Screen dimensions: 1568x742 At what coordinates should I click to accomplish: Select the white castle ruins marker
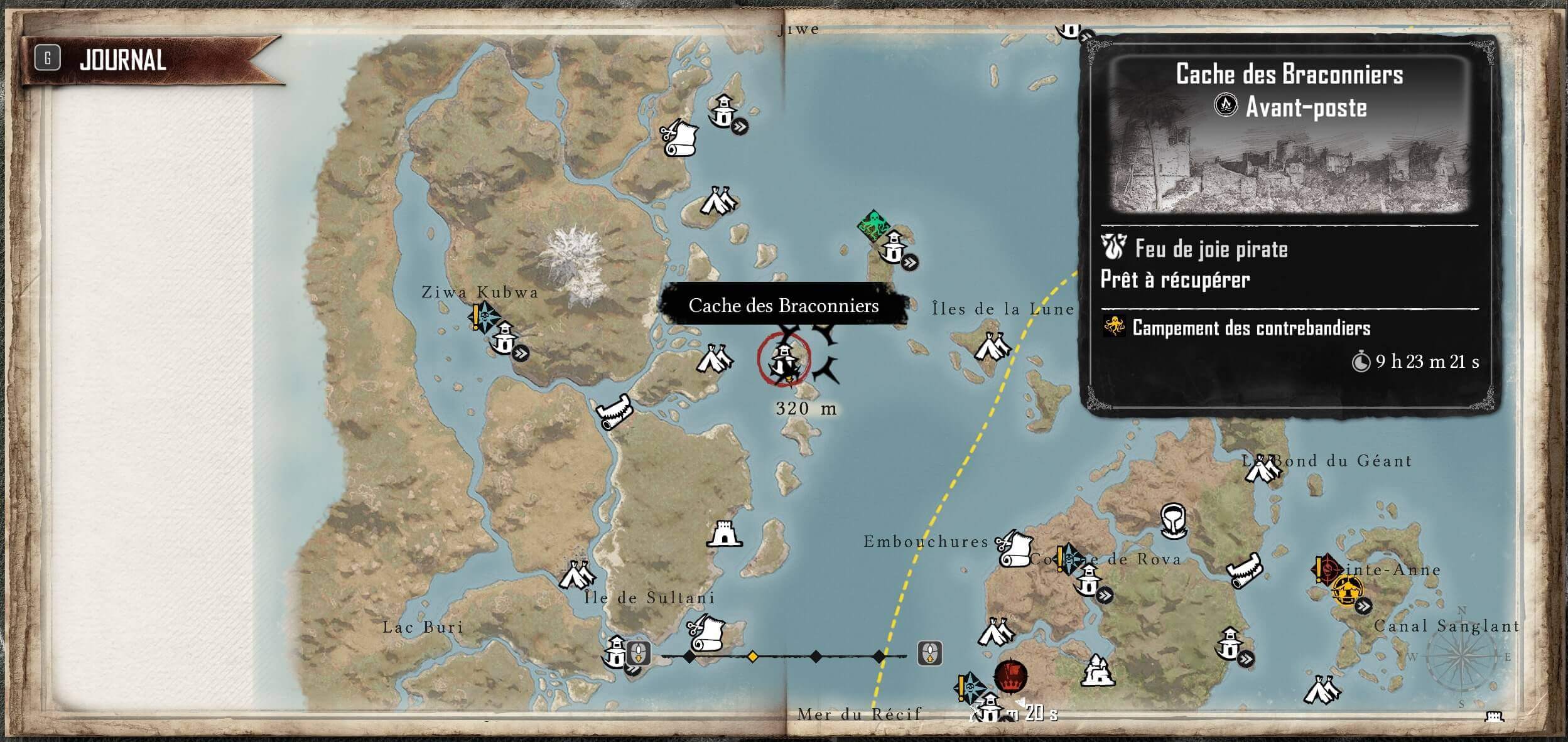pos(1097,670)
